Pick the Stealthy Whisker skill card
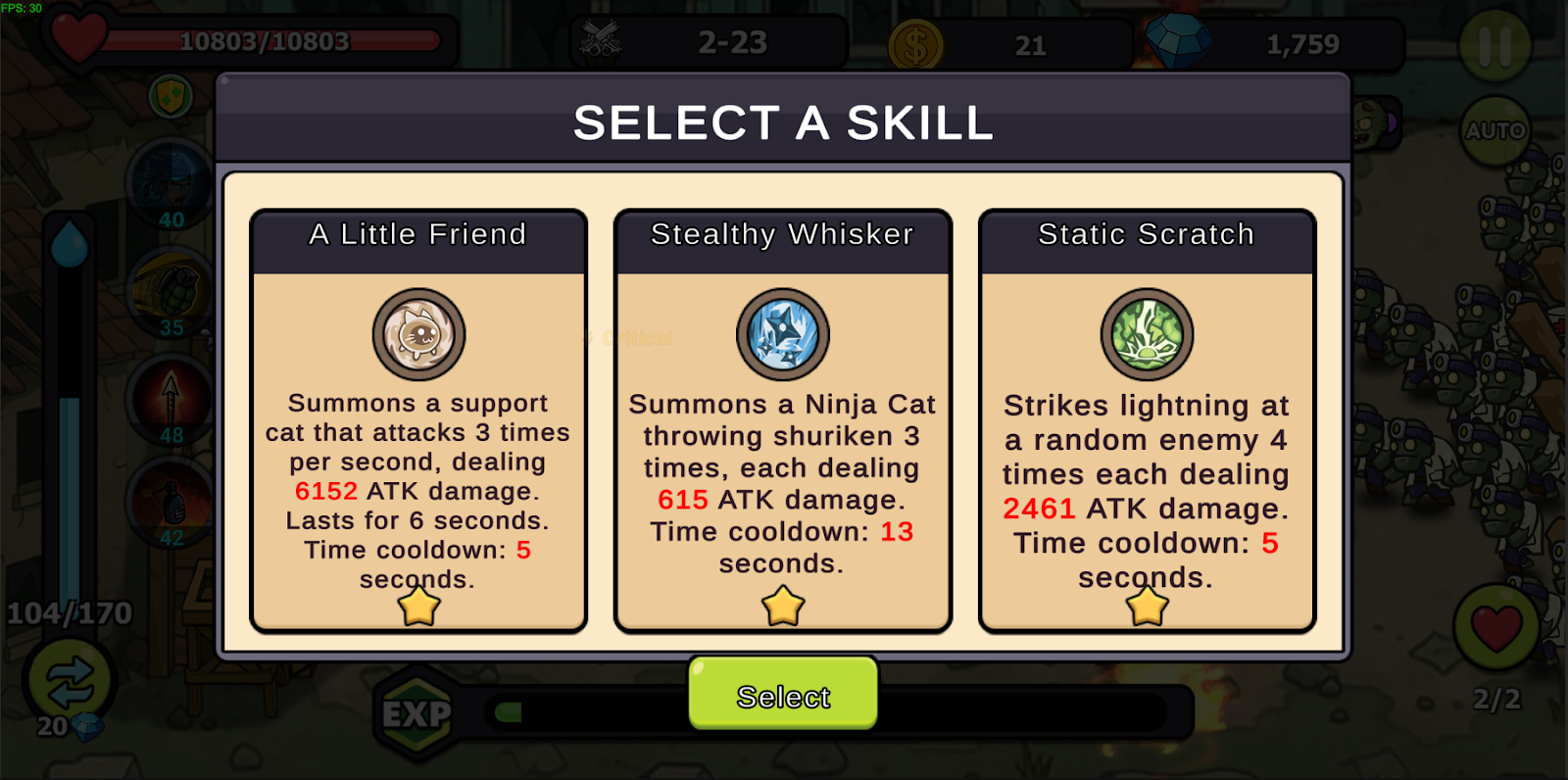Viewport: 1568px width, 780px height. [782, 421]
